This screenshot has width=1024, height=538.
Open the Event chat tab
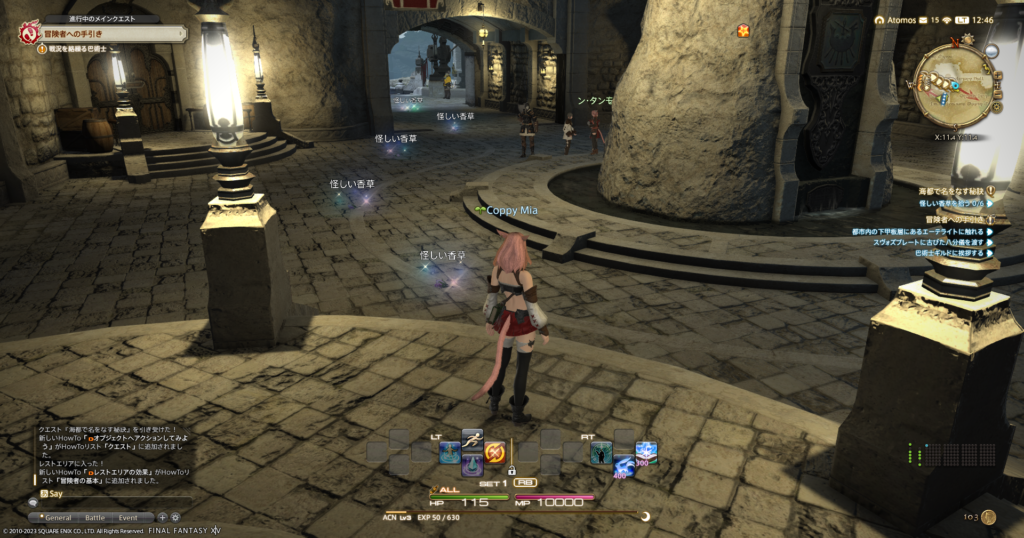click(x=128, y=517)
